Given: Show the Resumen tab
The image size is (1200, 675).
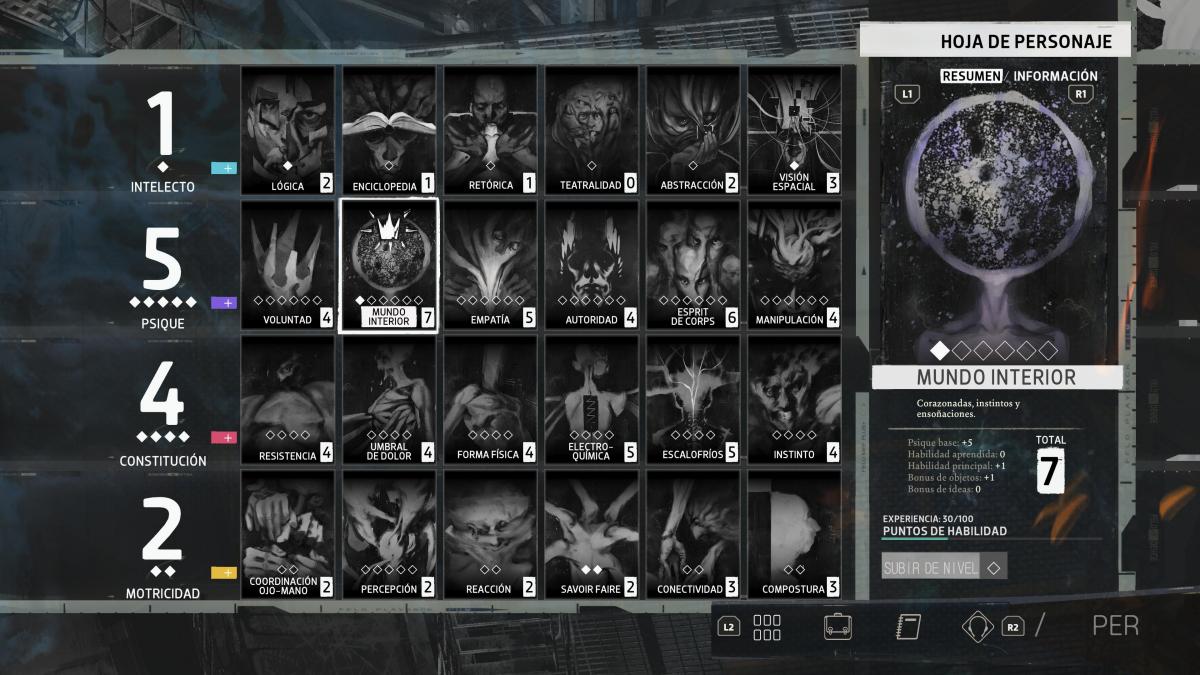Looking at the screenshot, I should [x=973, y=76].
